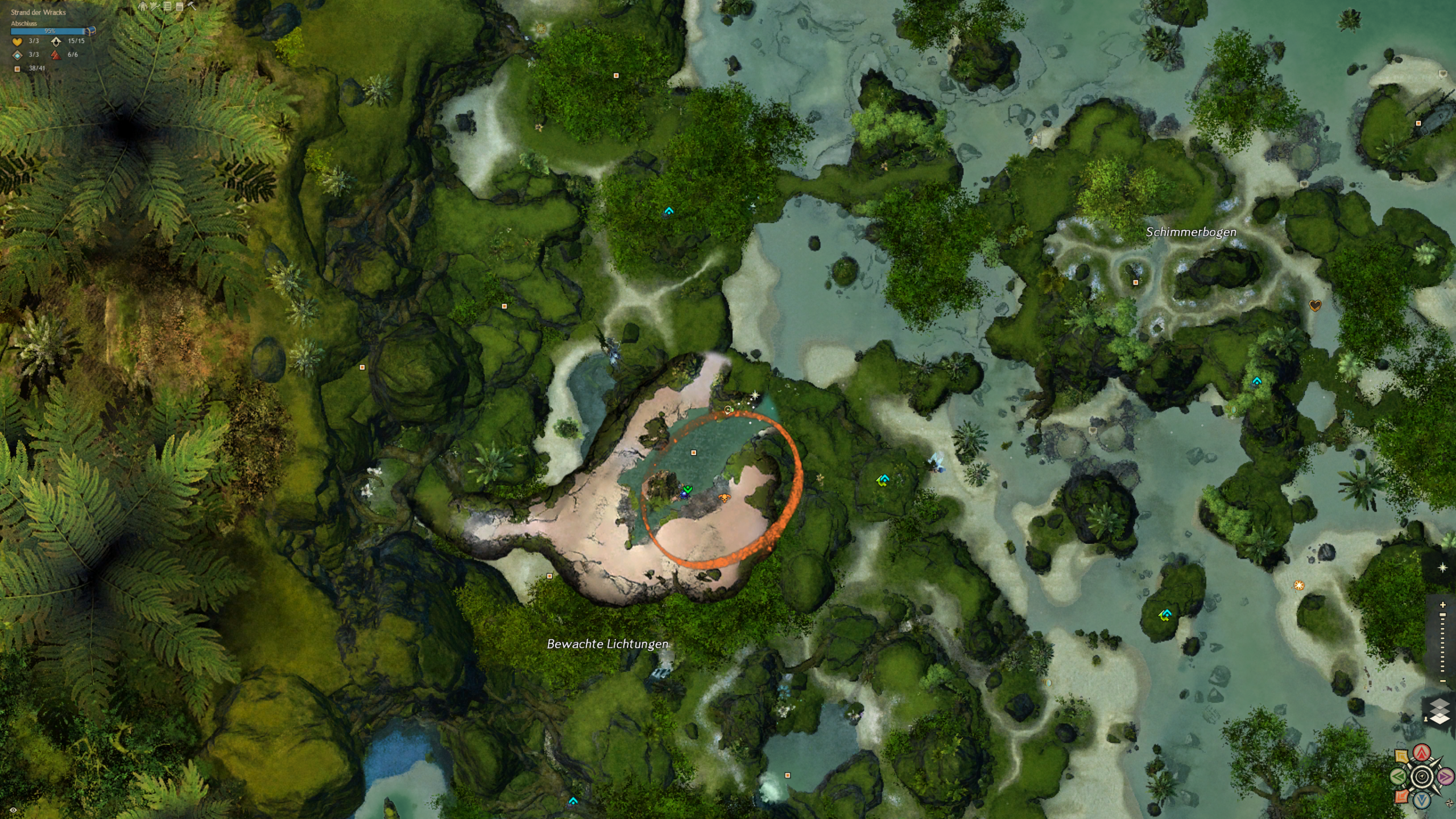Zoom in the map with plus button
This screenshot has width=1456, height=819.
[x=1442, y=605]
